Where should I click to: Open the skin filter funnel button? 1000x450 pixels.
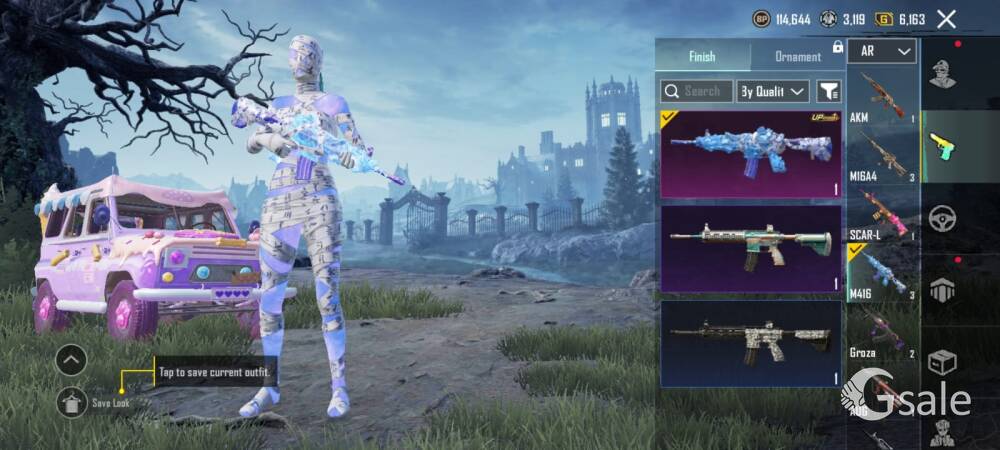tap(828, 91)
